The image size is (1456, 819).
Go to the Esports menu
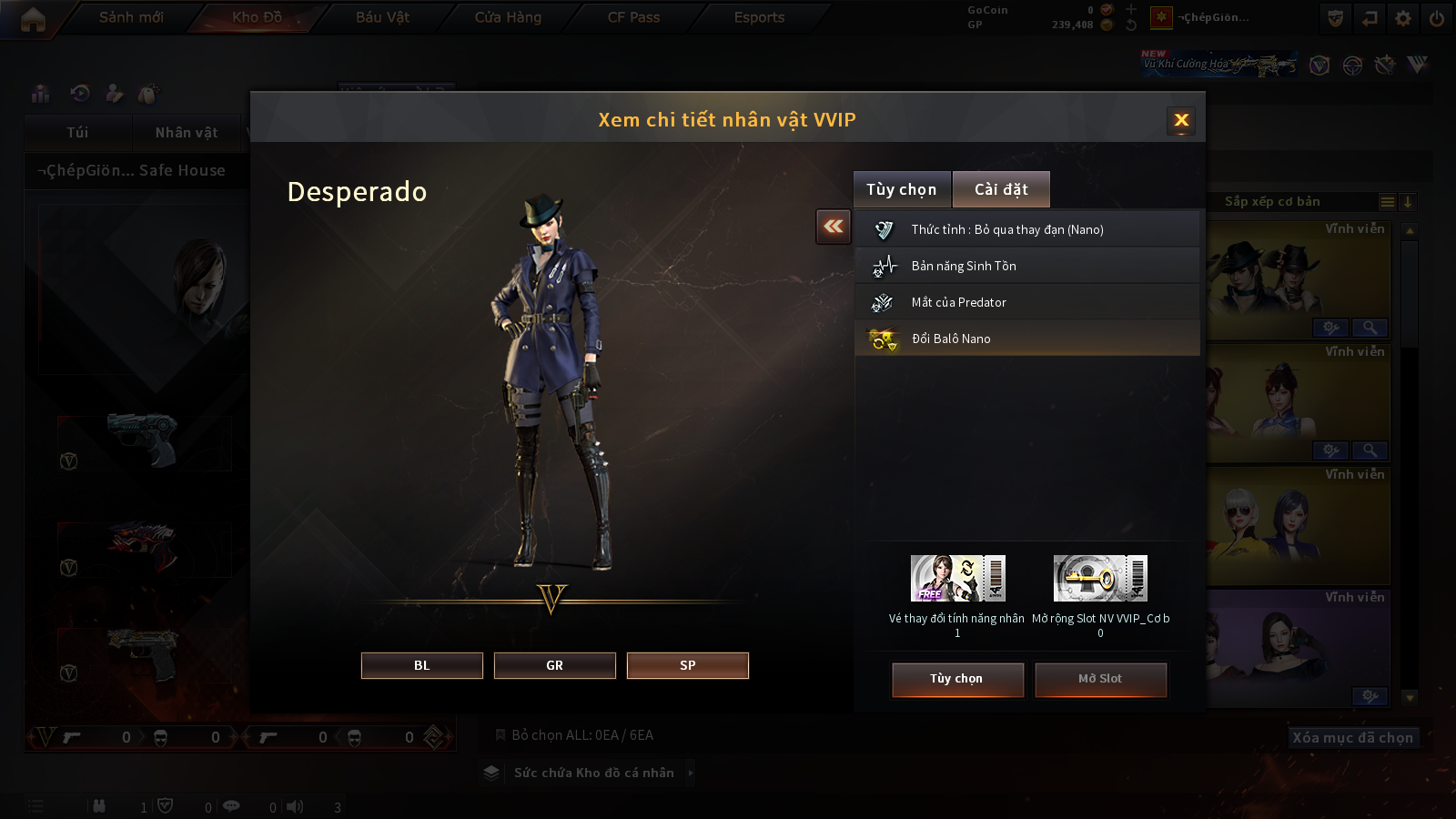click(x=759, y=17)
